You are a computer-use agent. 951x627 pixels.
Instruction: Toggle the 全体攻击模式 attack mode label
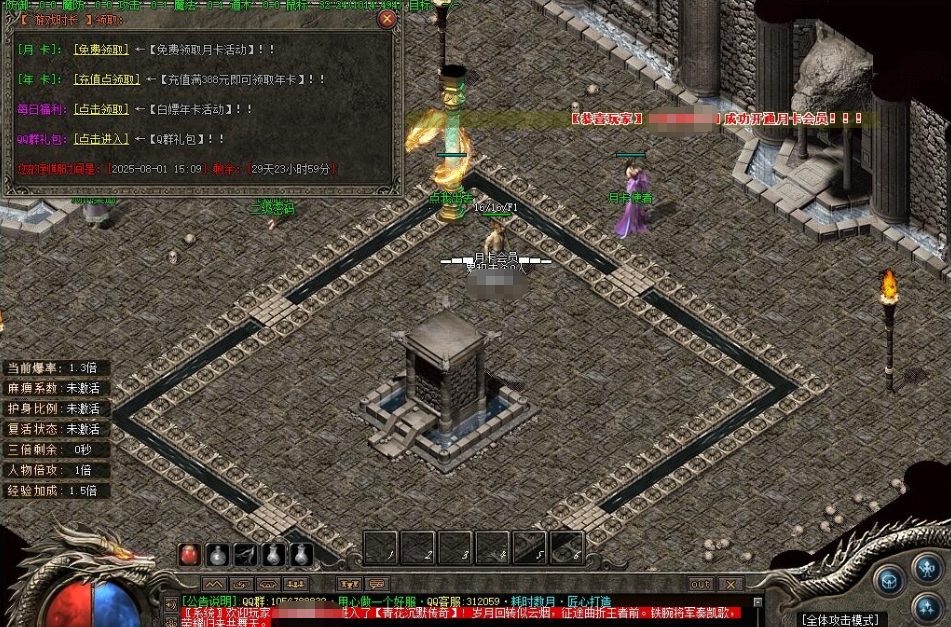click(x=840, y=620)
